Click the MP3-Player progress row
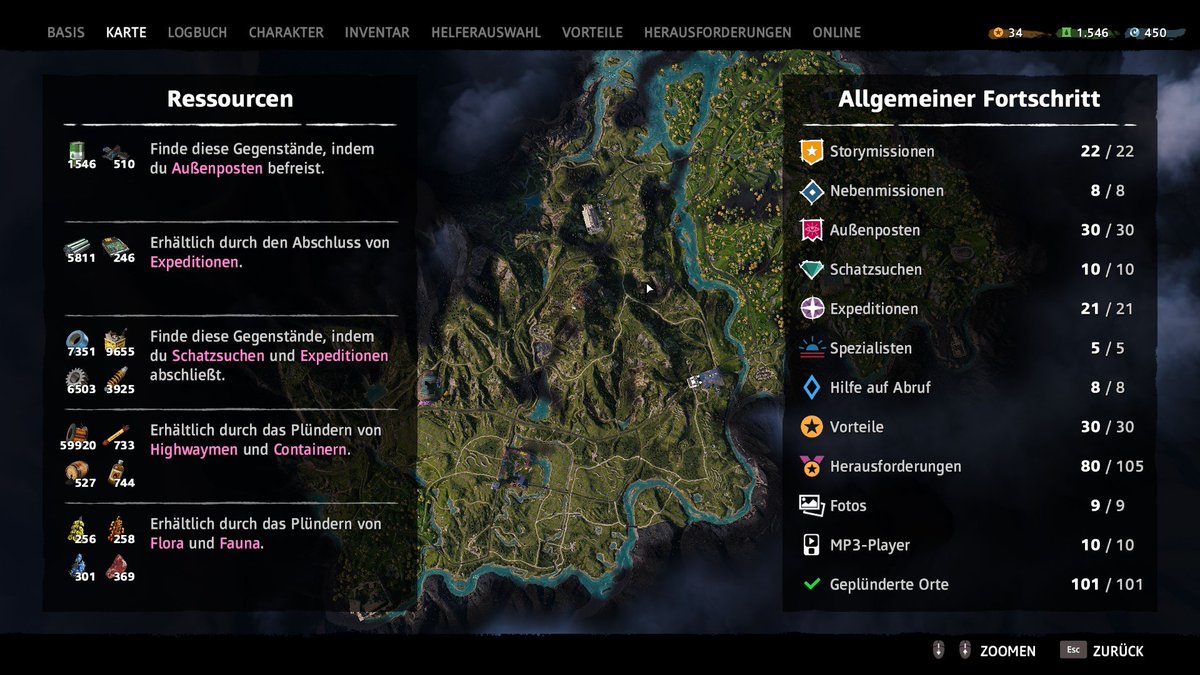The width and height of the screenshot is (1200, 675). pos(968,545)
